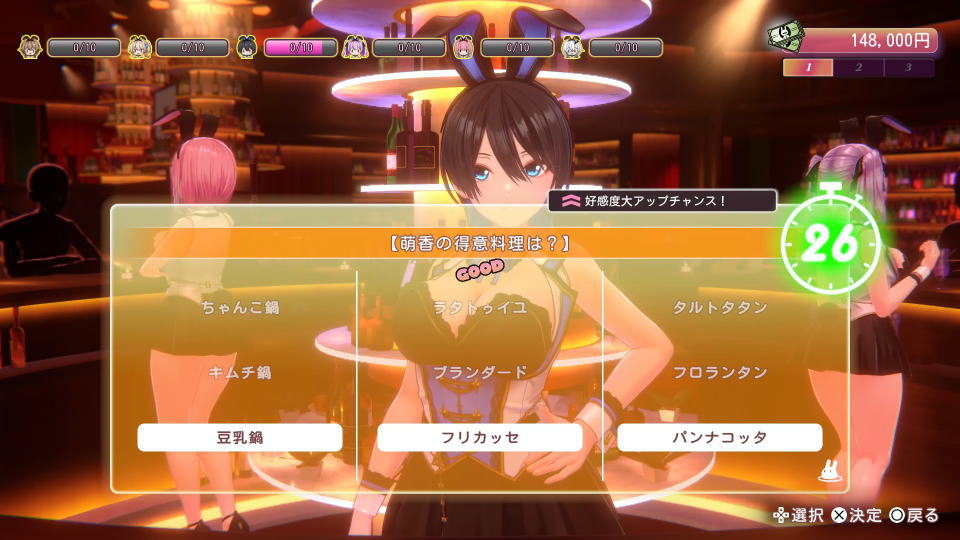Select the タルトタタン option
Image resolution: width=960 pixels, height=540 pixels.
[x=720, y=307]
